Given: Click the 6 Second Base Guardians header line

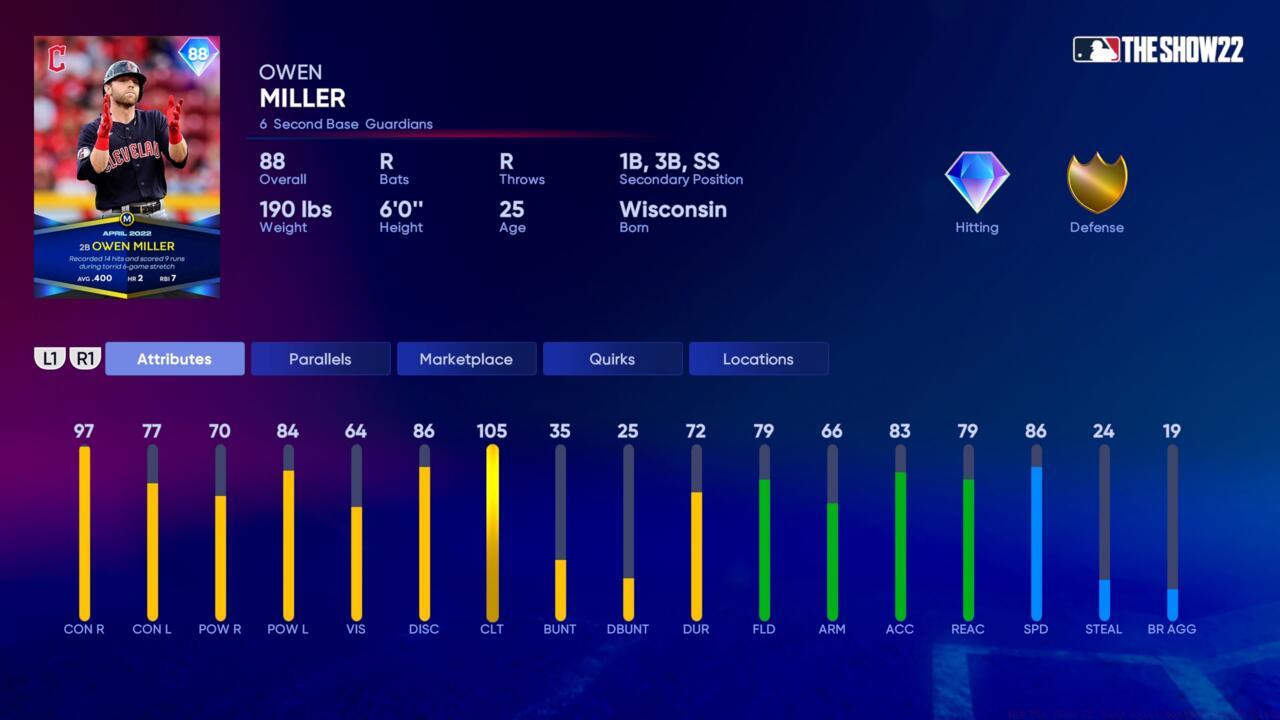Looking at the screenshot, I should [x=344, y=124].
